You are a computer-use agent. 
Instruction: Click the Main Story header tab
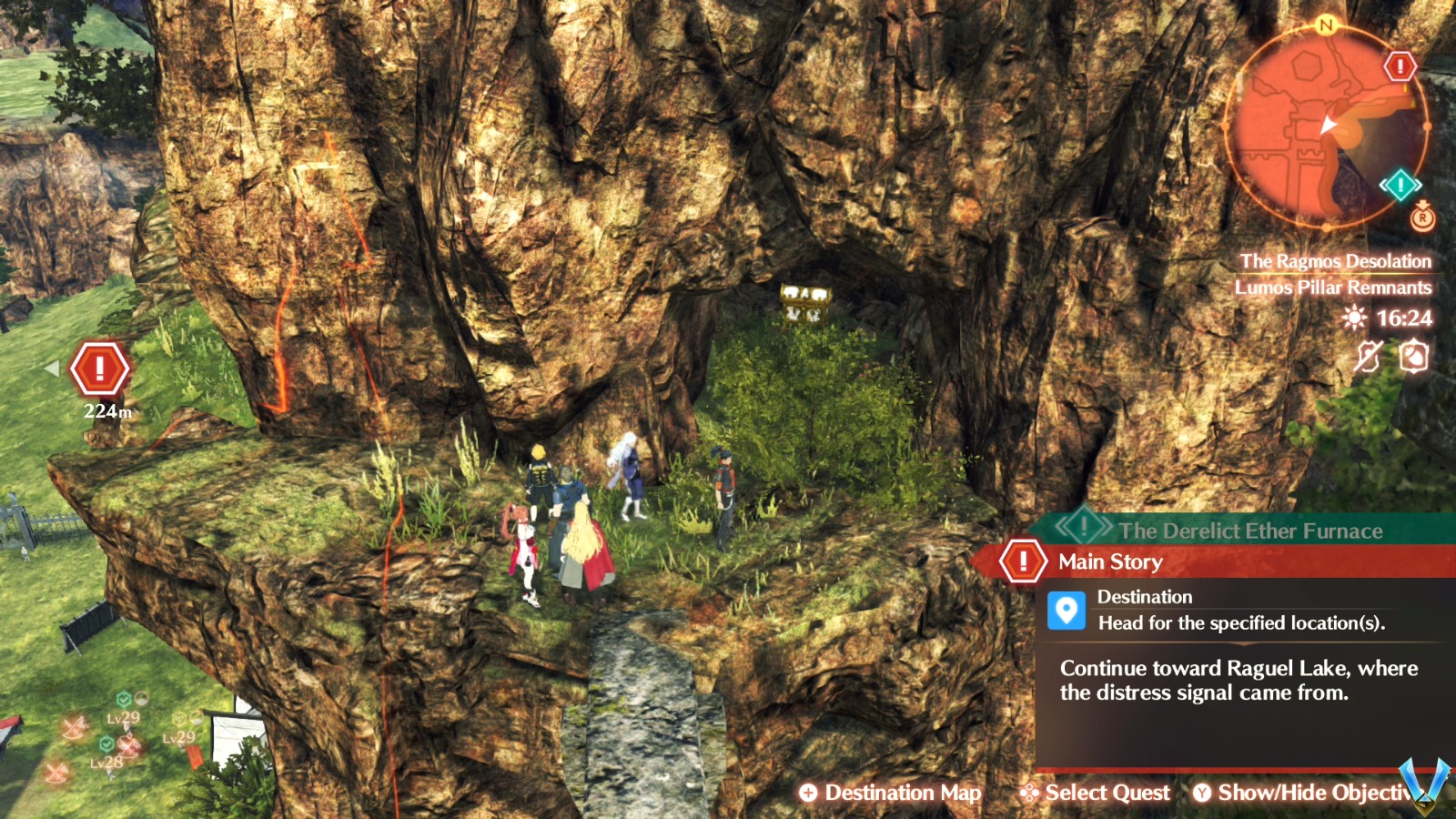click(x=1110, y=561)
